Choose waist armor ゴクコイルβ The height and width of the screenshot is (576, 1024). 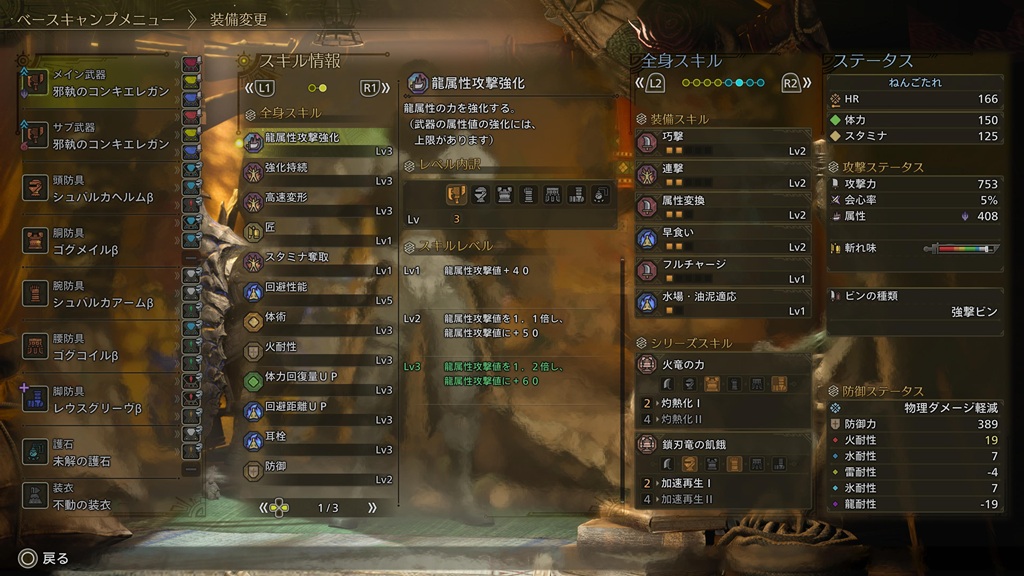(98, 347)
